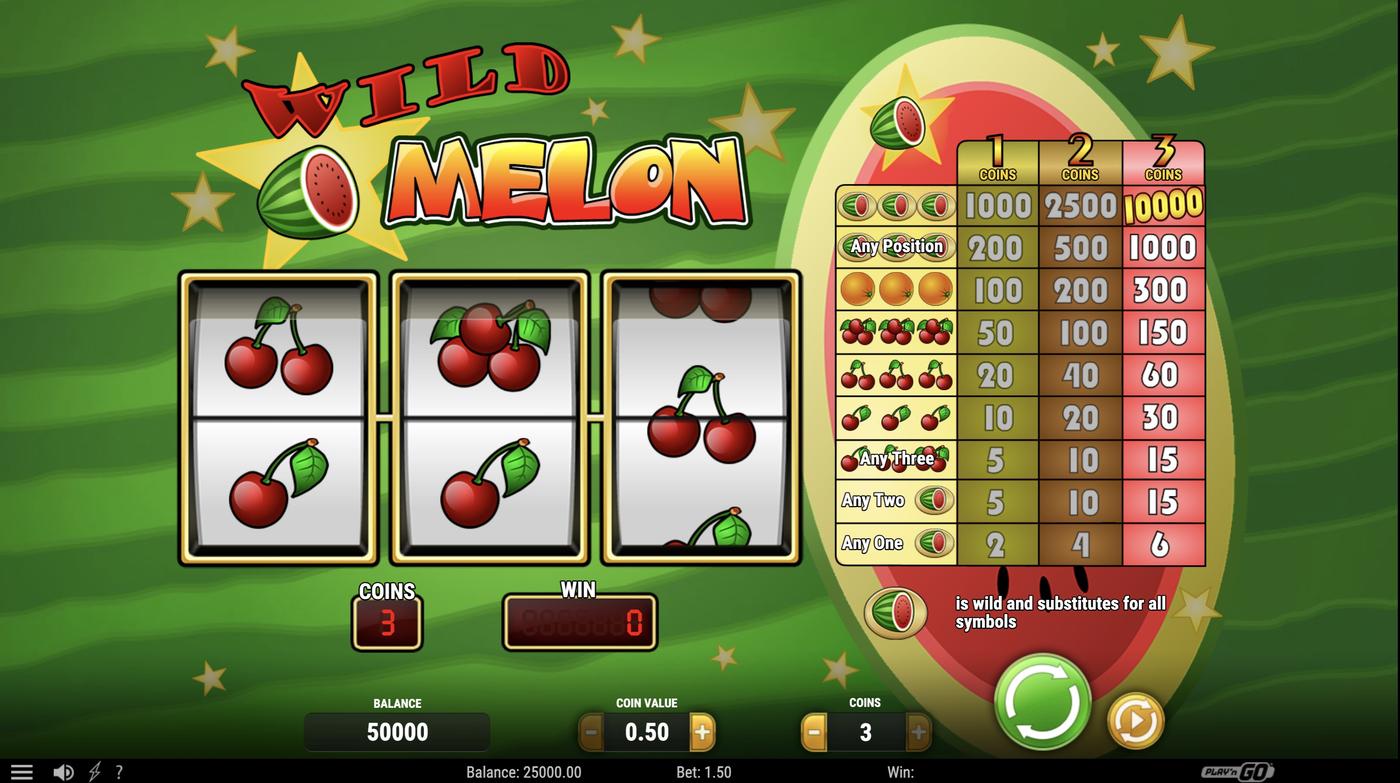Image resolution: width=1400 pixels, height=783 pixels.
Task: Toggle coin value down with the minus button
Action: tap(592, 731)
